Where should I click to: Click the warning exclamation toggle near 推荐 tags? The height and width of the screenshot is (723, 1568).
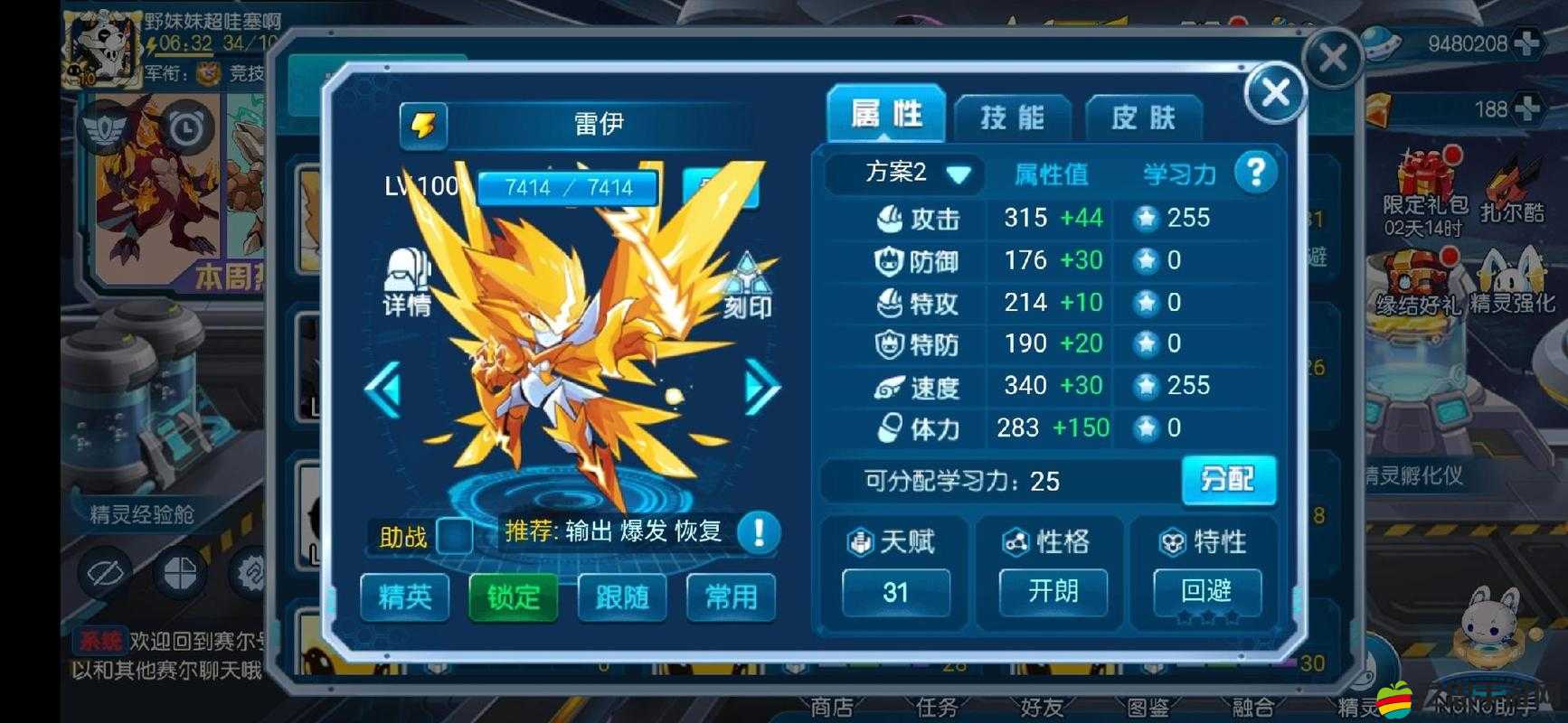coord(758,534)
